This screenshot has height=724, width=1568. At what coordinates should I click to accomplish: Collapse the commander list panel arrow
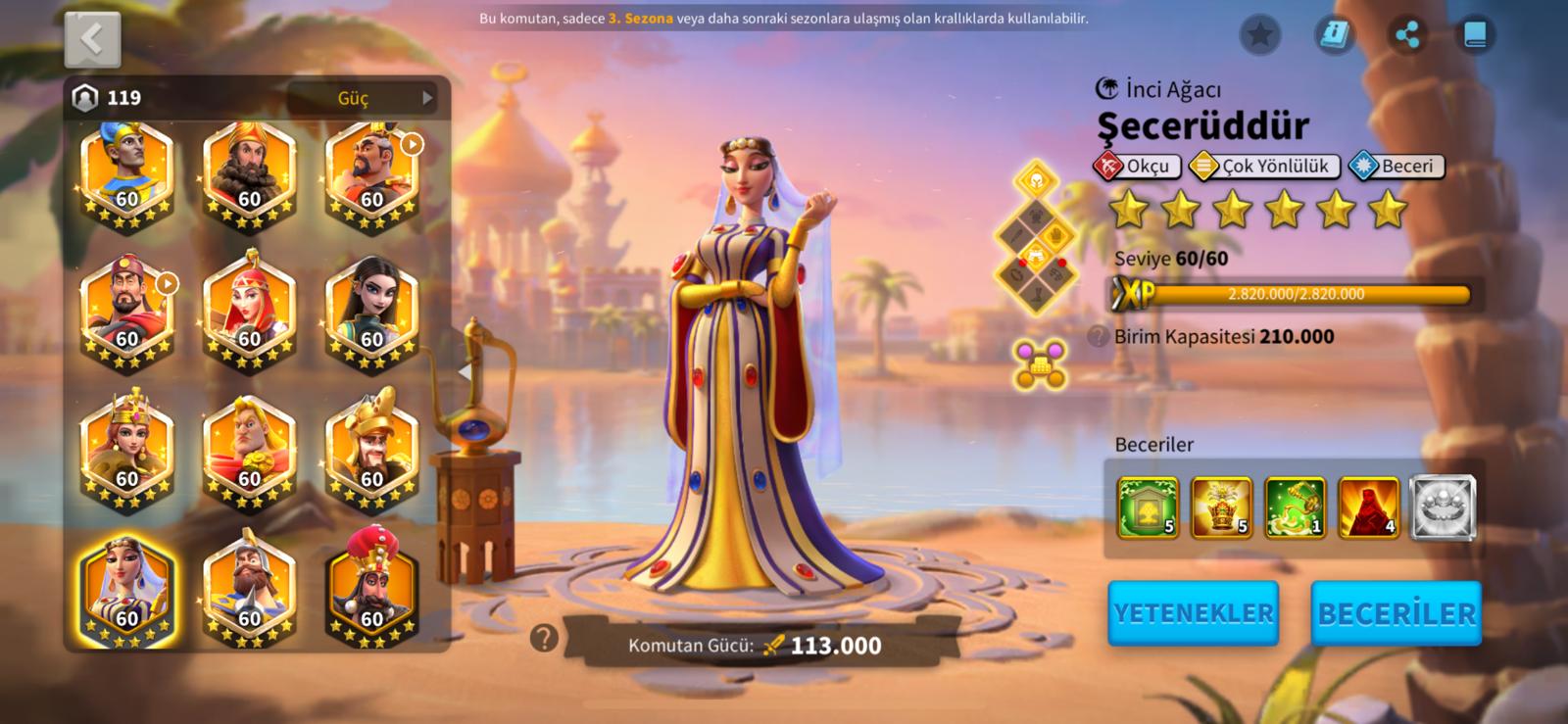click(465, 371)
